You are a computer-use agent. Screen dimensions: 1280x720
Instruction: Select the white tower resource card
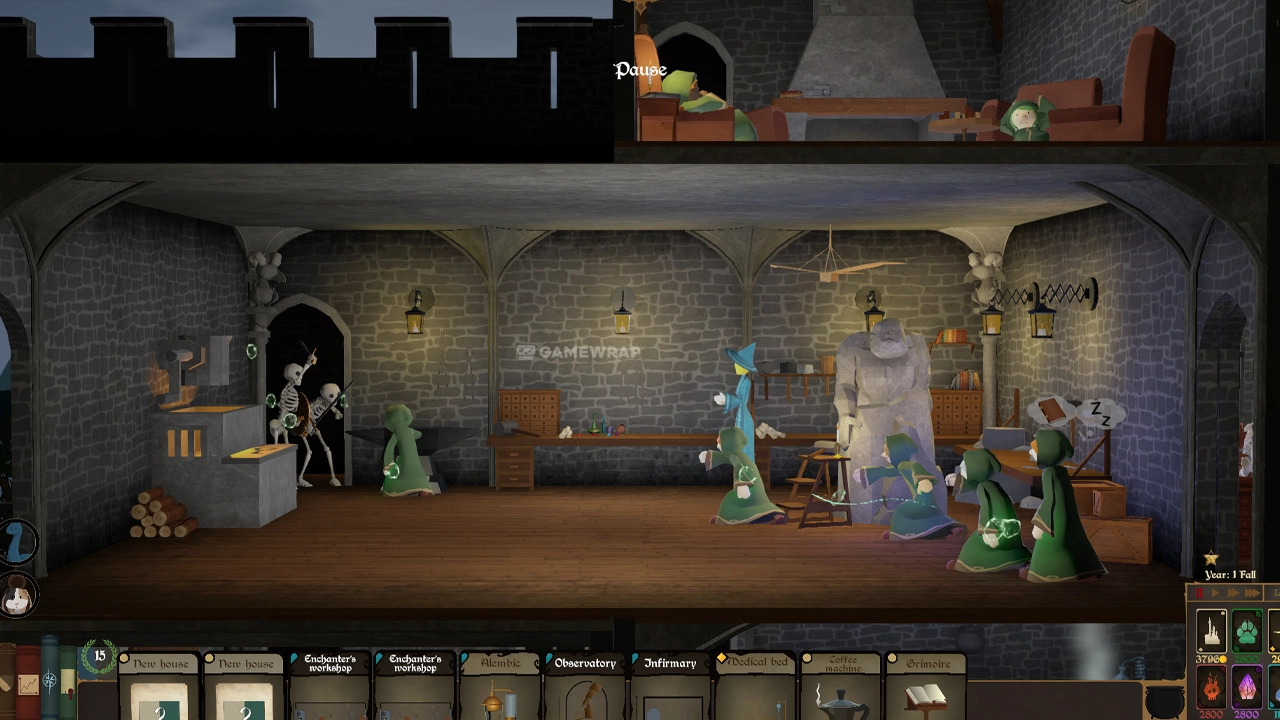tap(1211, 632)
